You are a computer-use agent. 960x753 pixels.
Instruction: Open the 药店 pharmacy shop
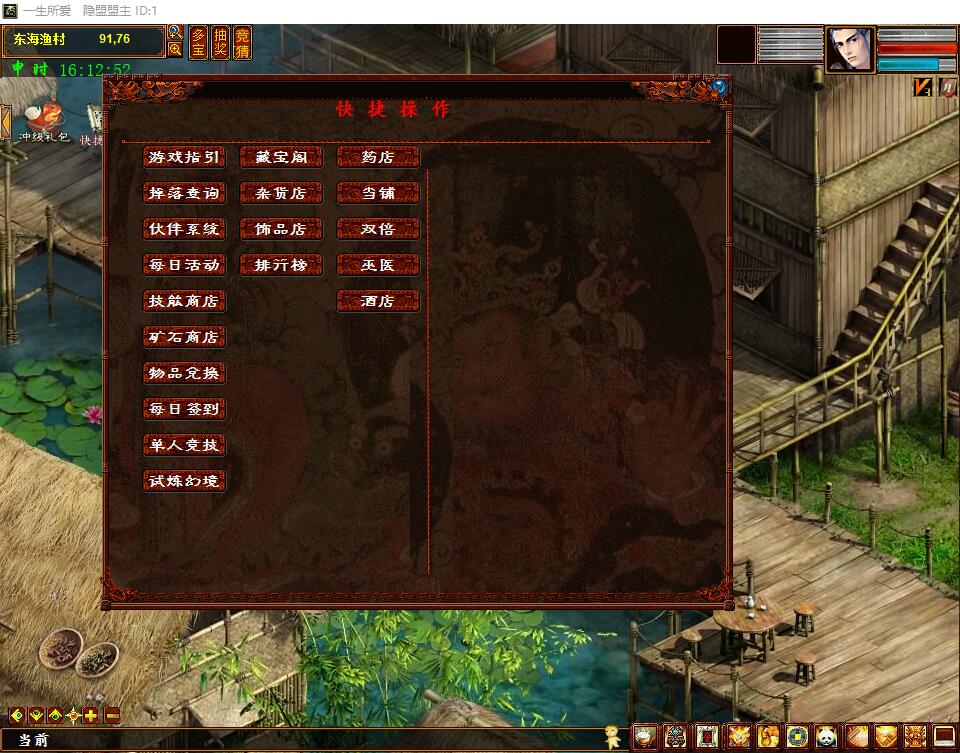pyautogui.click(x=378, y=157)
